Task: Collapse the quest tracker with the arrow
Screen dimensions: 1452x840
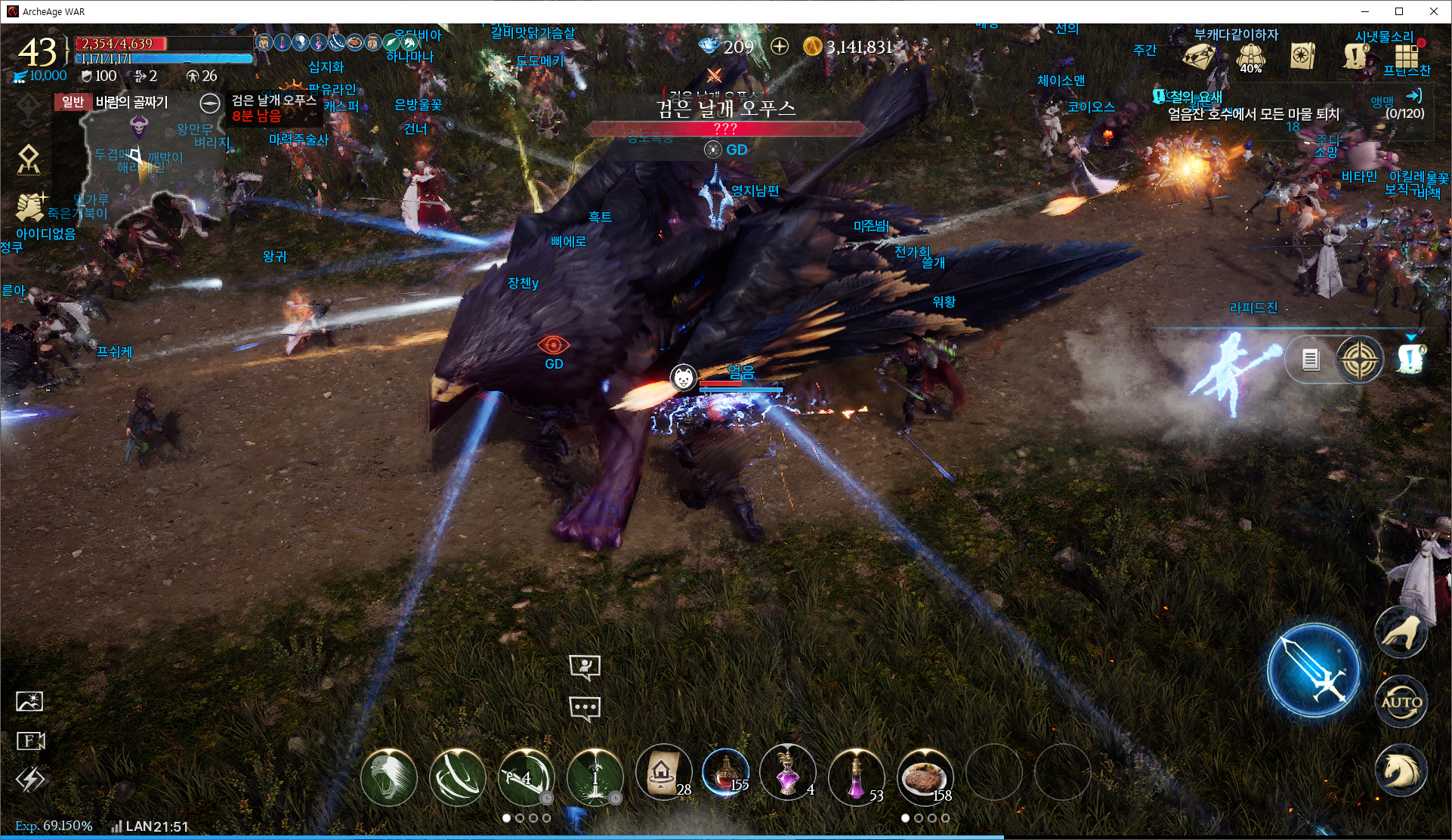Action: (x=1413, y=96)
